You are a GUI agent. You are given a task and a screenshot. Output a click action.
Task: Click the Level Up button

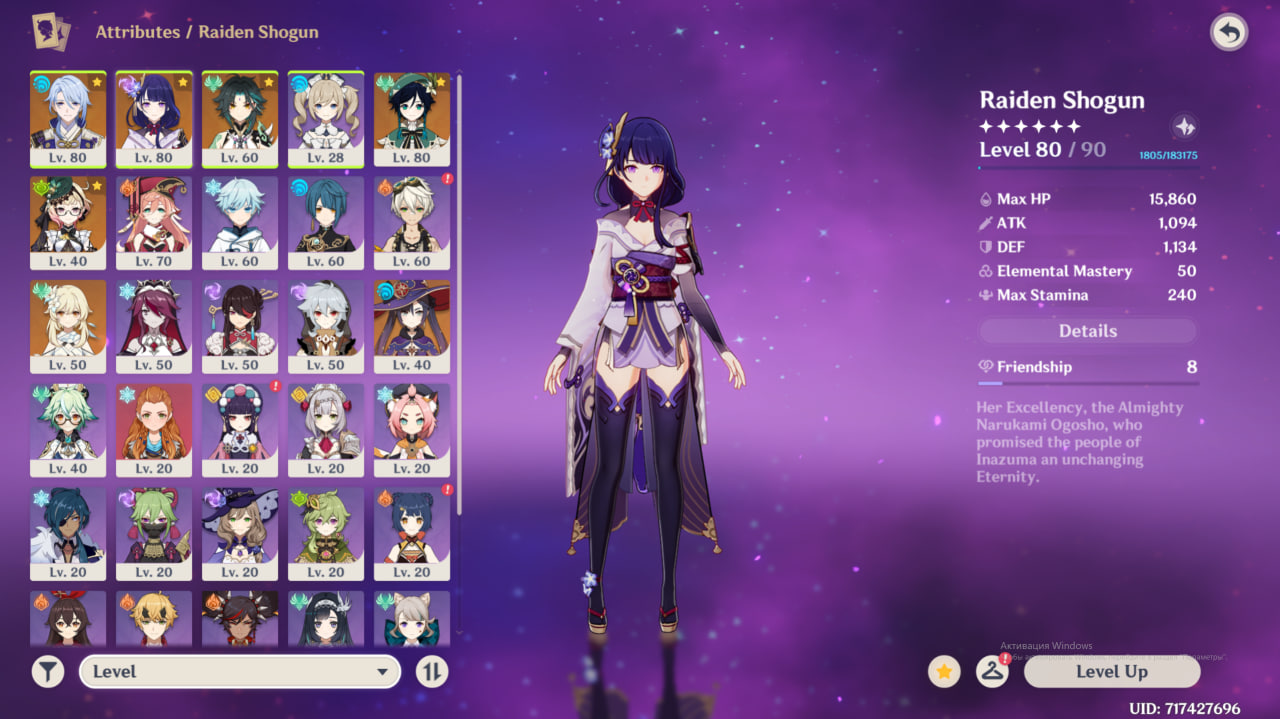point(1111,671)
